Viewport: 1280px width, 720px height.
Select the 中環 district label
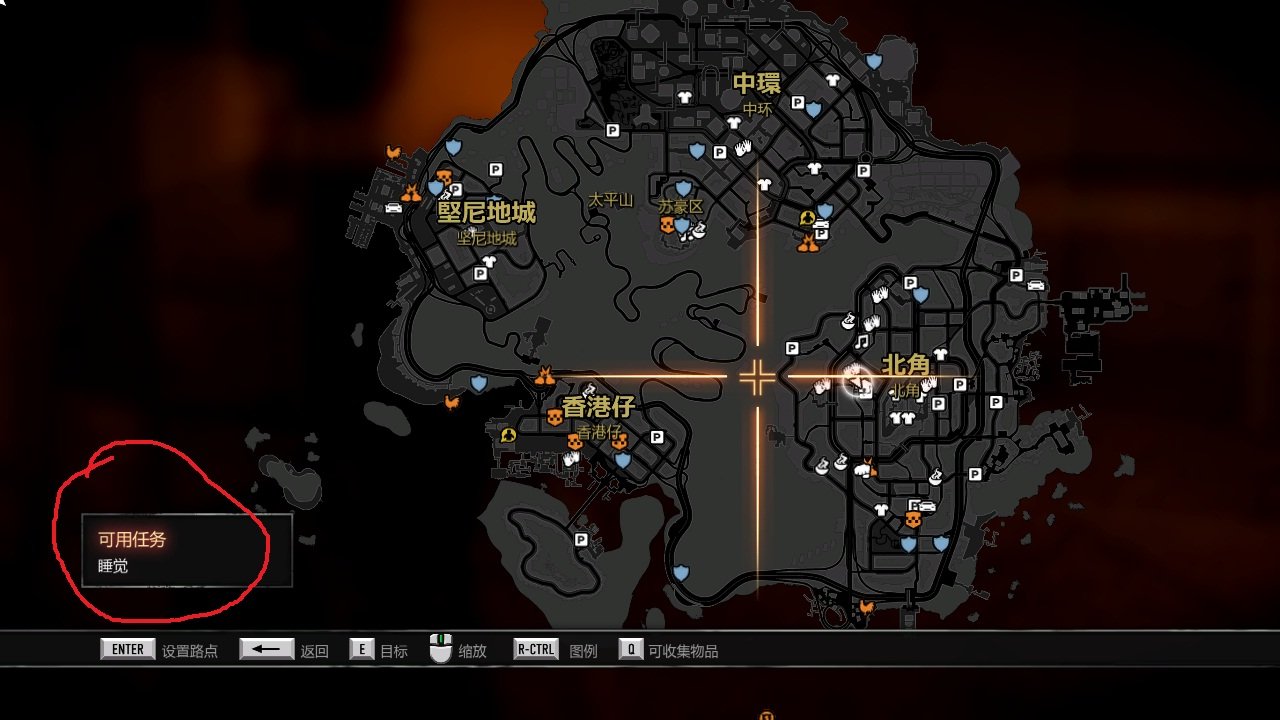tap(757, 83)
